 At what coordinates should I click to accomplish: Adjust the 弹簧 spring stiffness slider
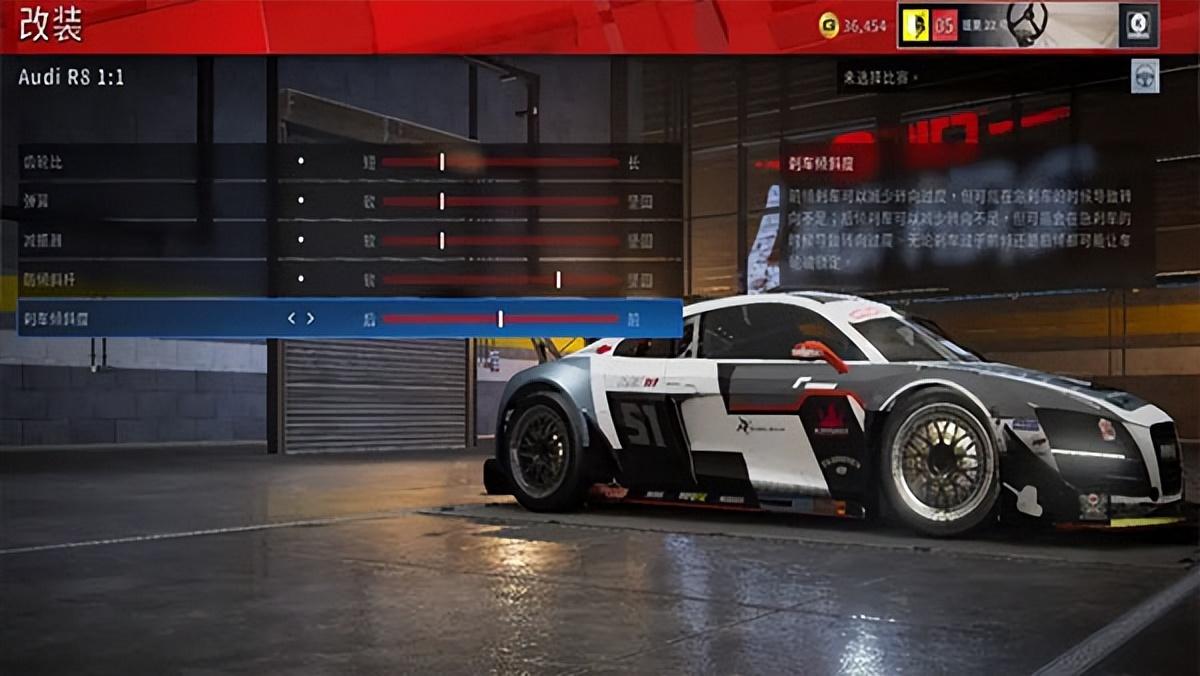pos(442,201)
